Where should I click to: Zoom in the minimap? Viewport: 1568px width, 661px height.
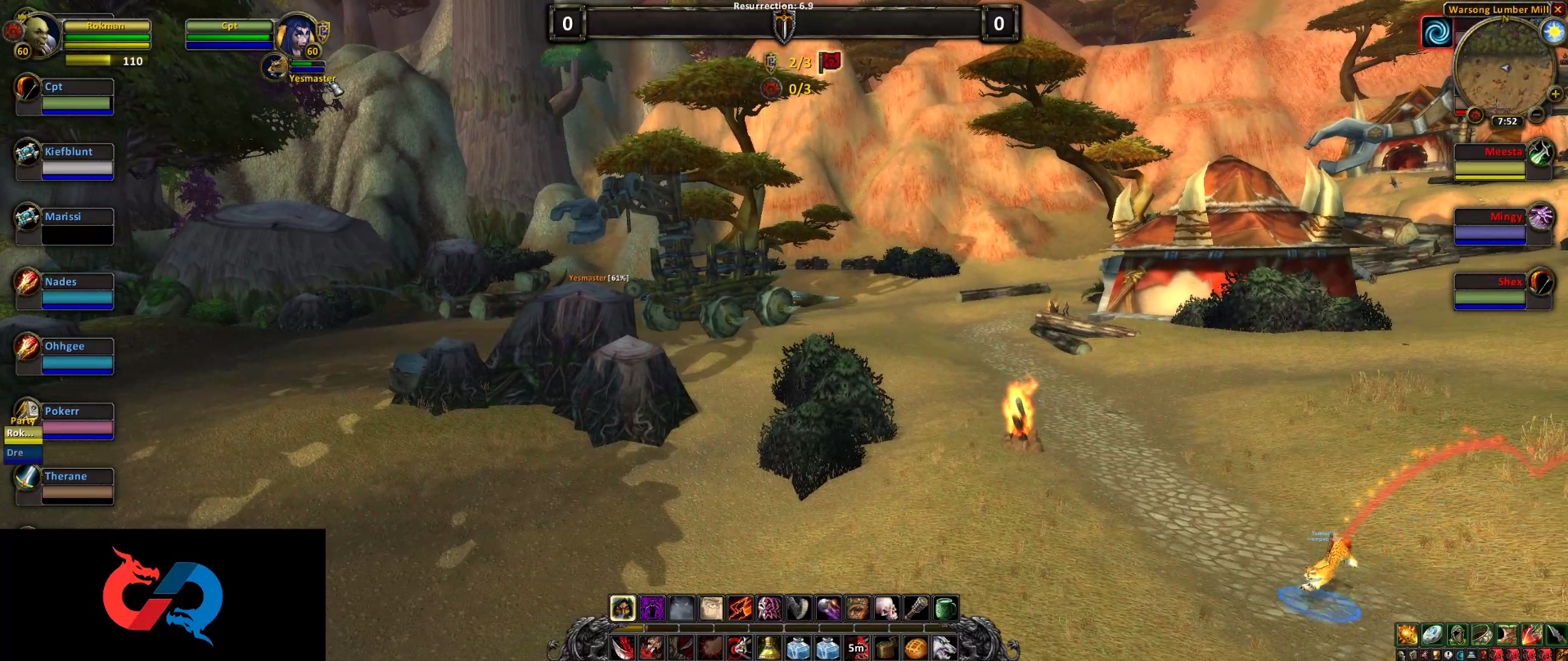pyautogui.click(x=1555, y=94)
